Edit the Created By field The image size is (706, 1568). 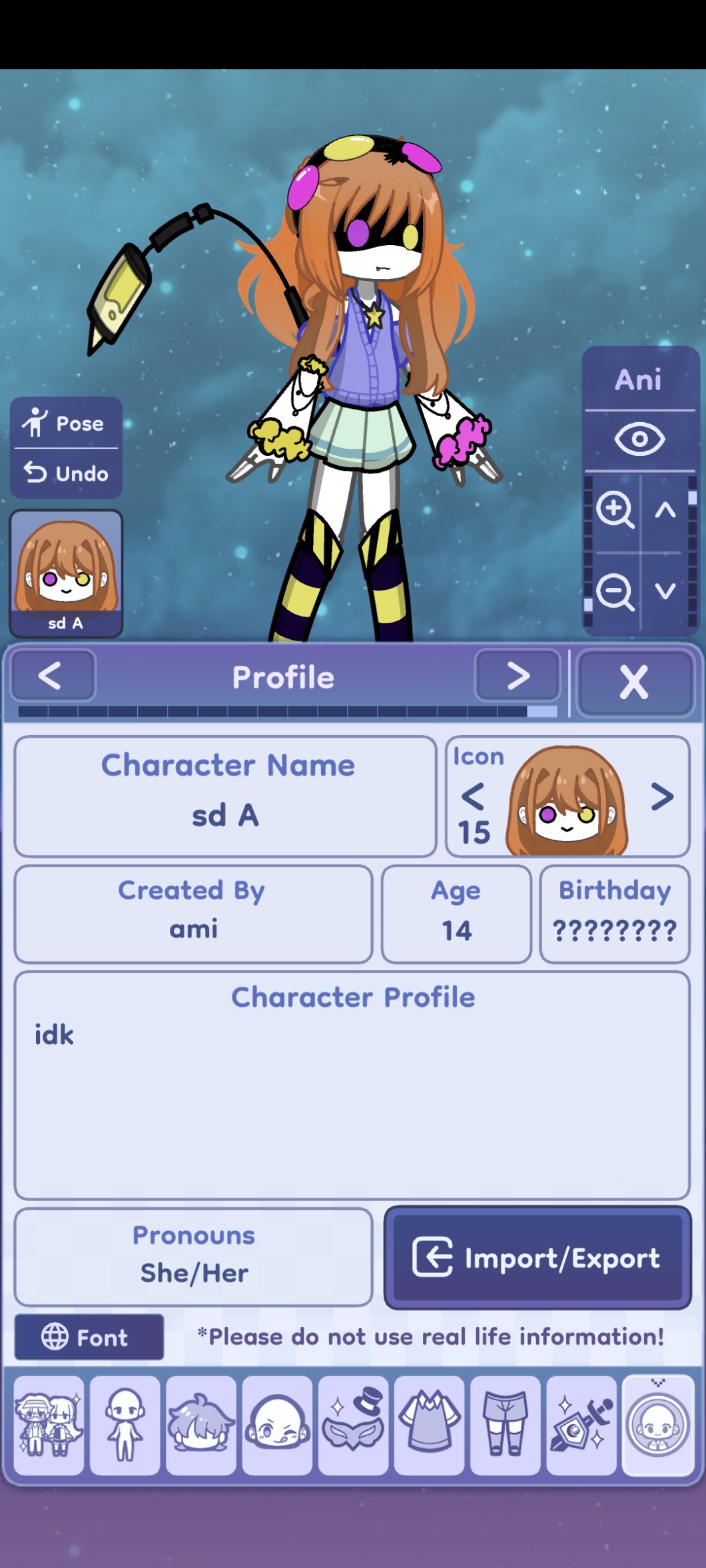tap(193, 914)
